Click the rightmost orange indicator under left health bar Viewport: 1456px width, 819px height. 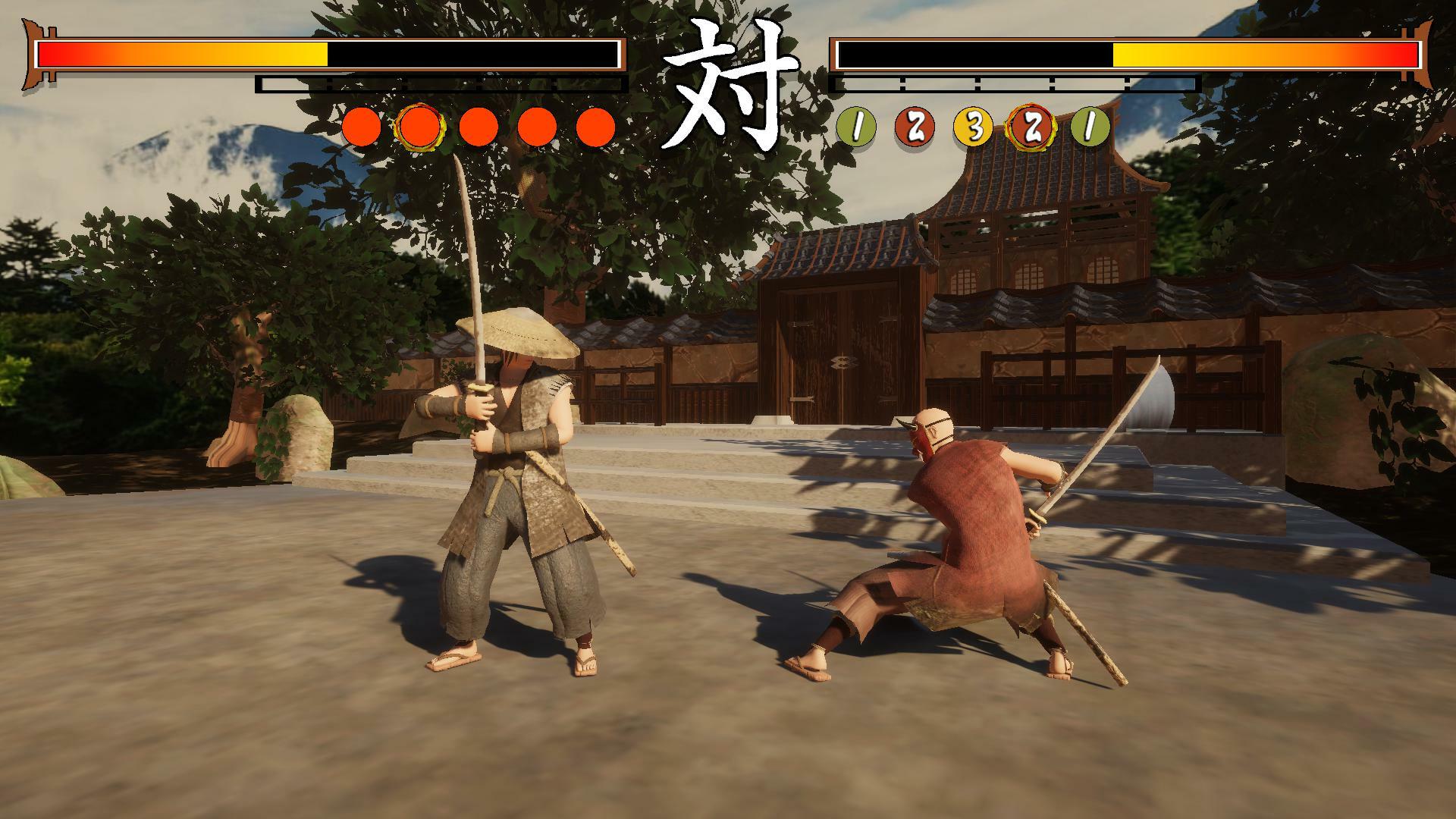(x=595, y=127)
